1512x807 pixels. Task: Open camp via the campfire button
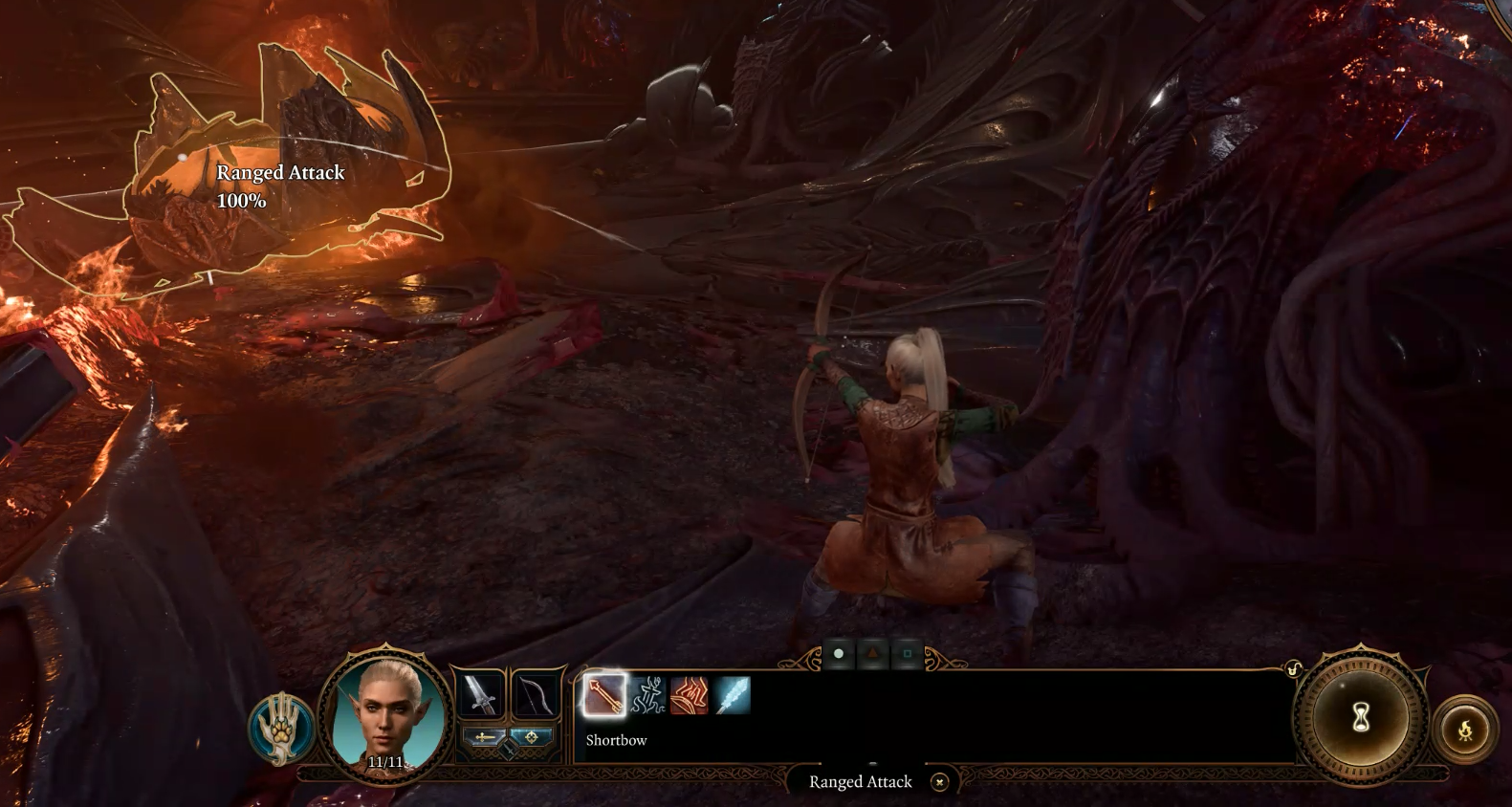coord(1466,725)
